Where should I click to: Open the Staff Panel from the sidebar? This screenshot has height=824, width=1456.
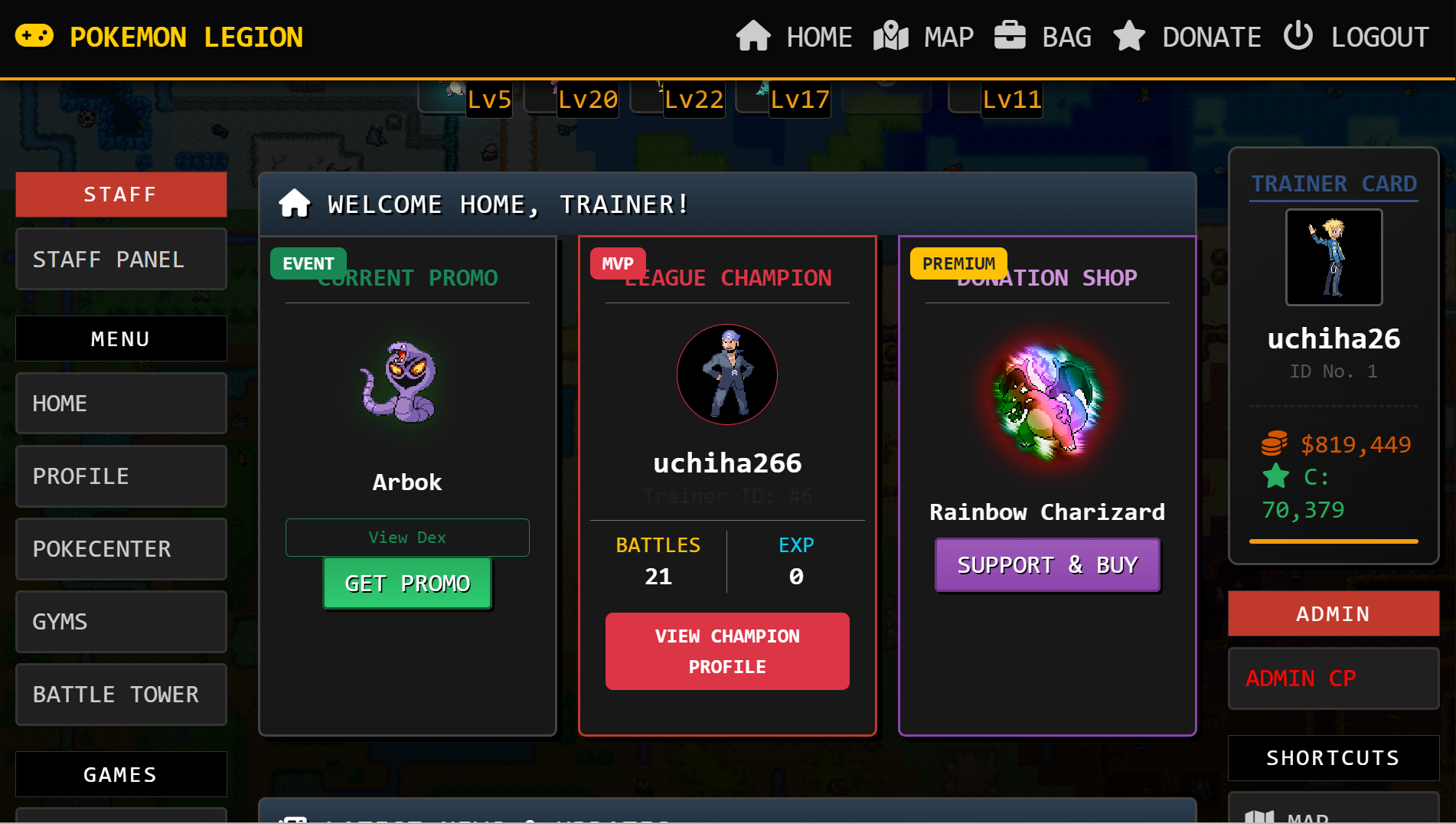(x=120, y=259)
